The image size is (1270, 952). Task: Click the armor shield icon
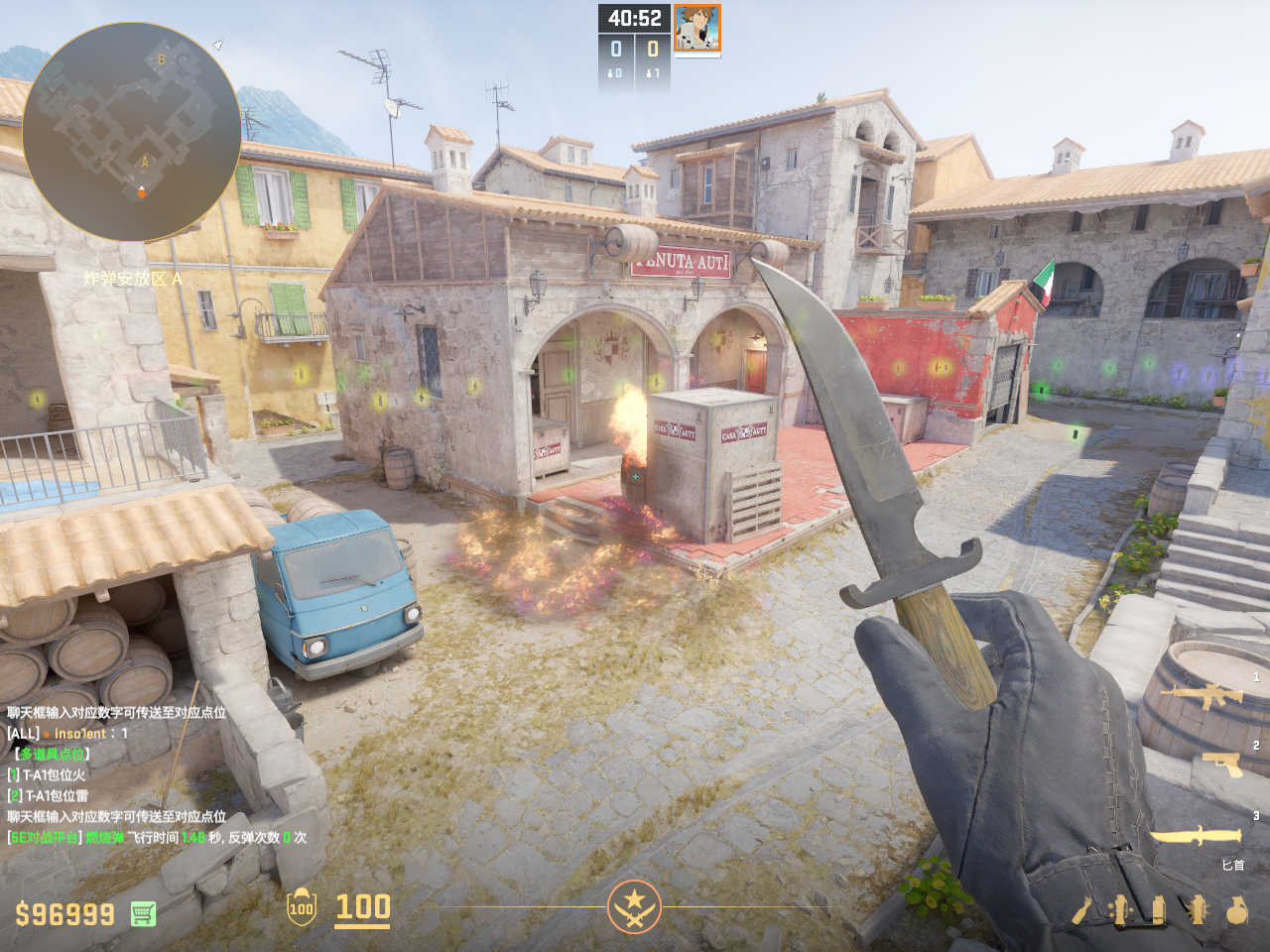pos(301,907)
